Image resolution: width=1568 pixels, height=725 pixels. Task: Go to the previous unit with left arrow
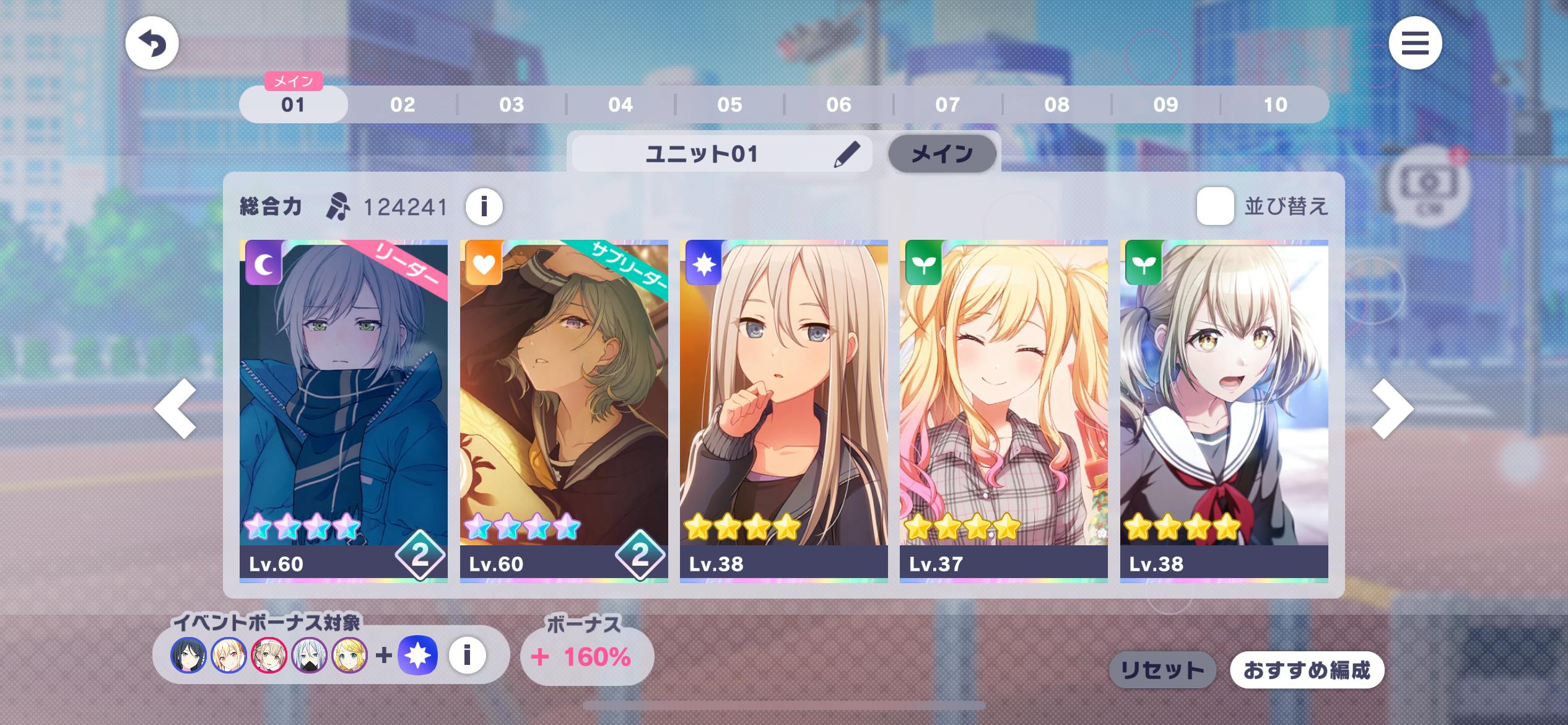click(x=176, y=409)
